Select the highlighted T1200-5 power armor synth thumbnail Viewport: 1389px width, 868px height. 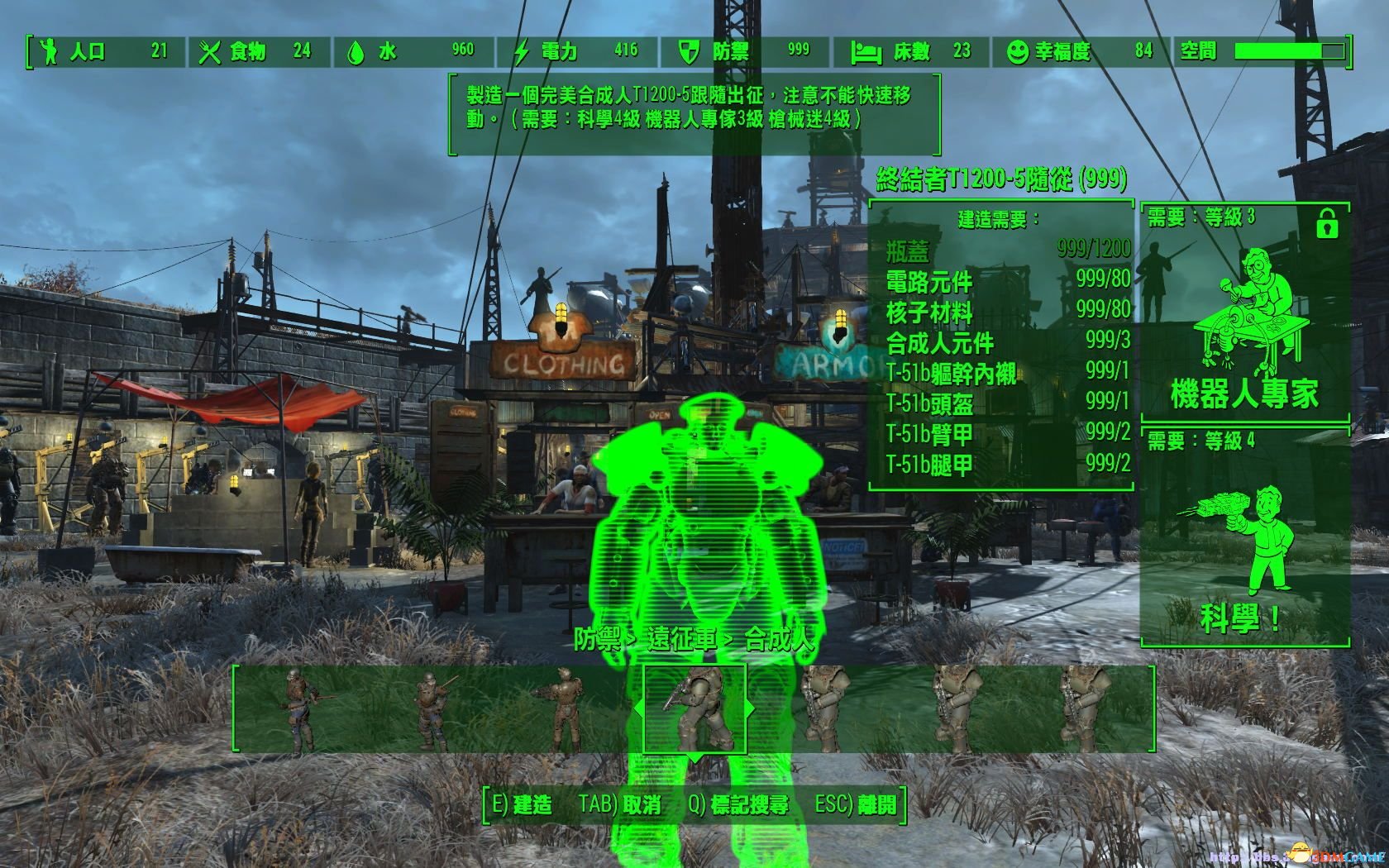(x=694, y=708)
